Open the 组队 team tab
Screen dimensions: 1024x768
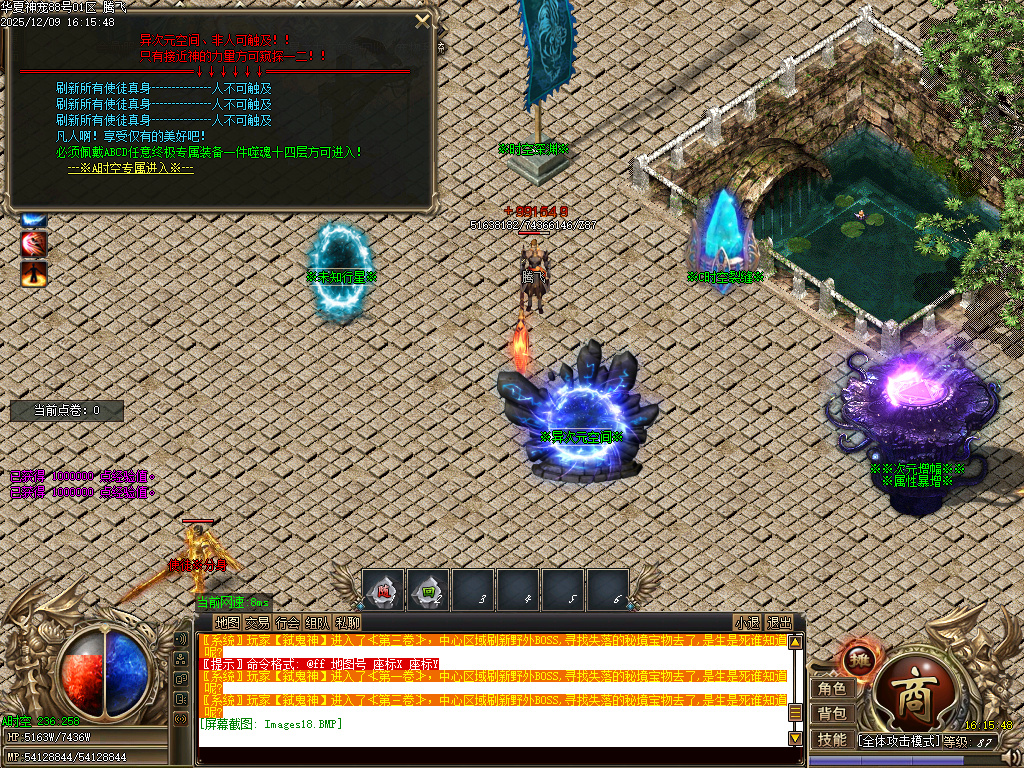coord(317,622)
